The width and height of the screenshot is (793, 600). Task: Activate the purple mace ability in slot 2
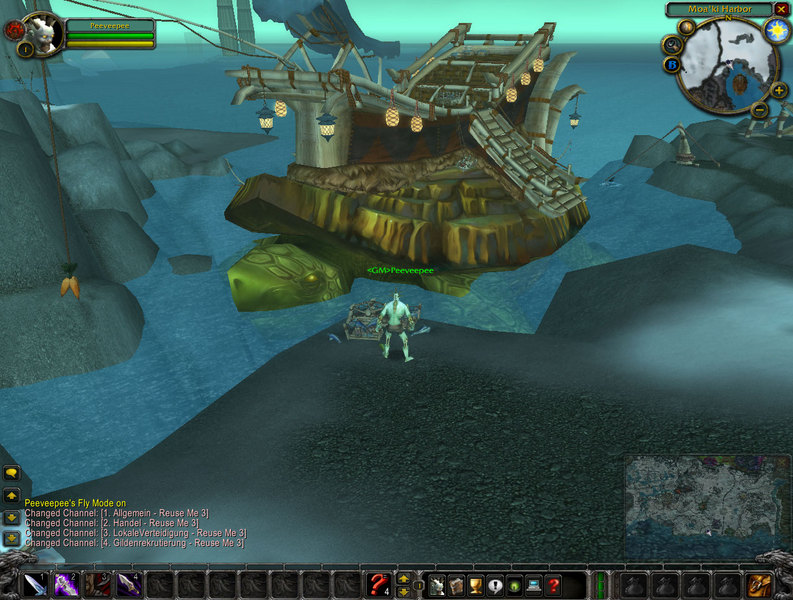click(67, 584)
